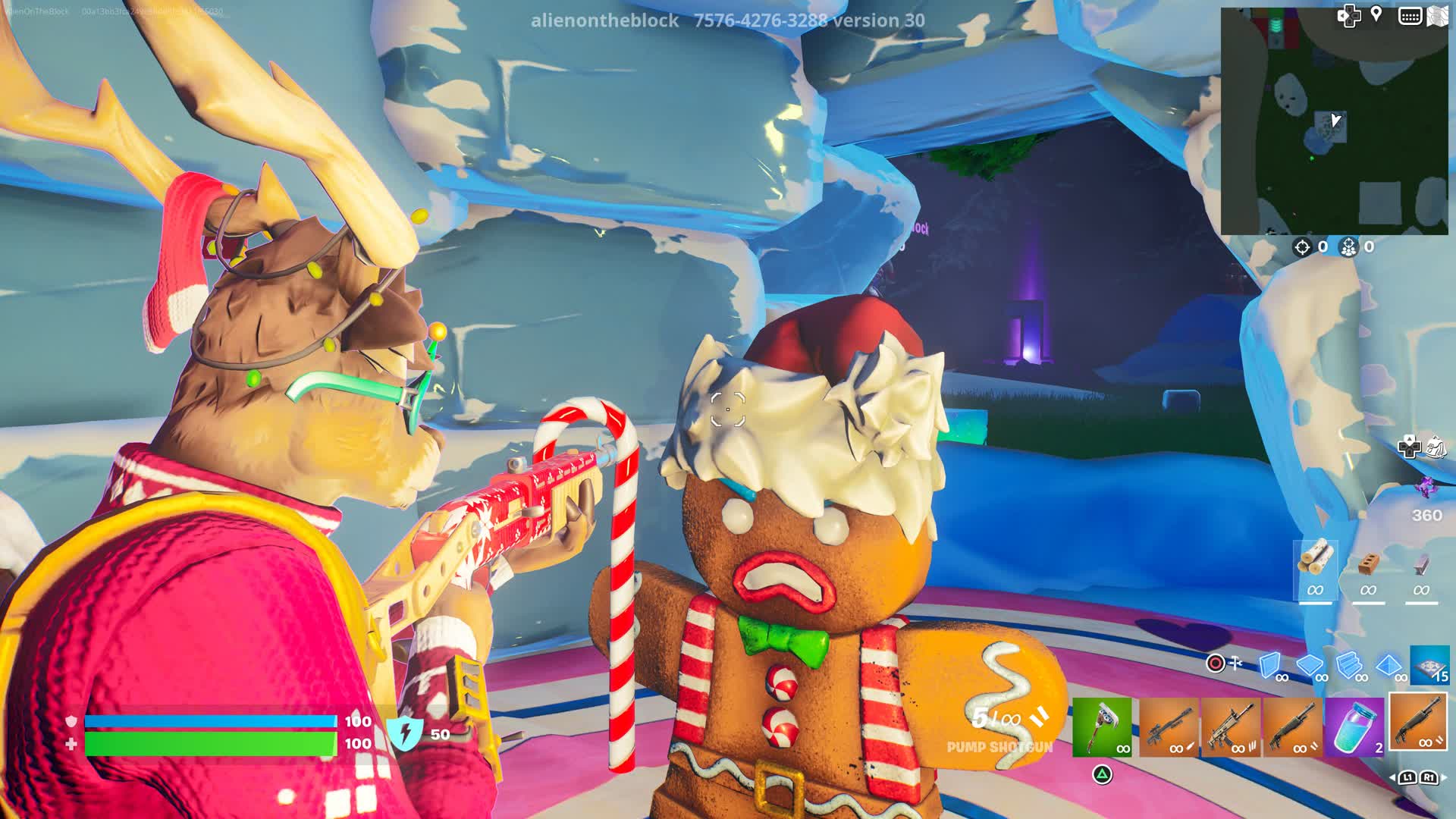Click the place marker pin icon
1456x819 pixels.
pyautogui.click(x=1376, y=14)
